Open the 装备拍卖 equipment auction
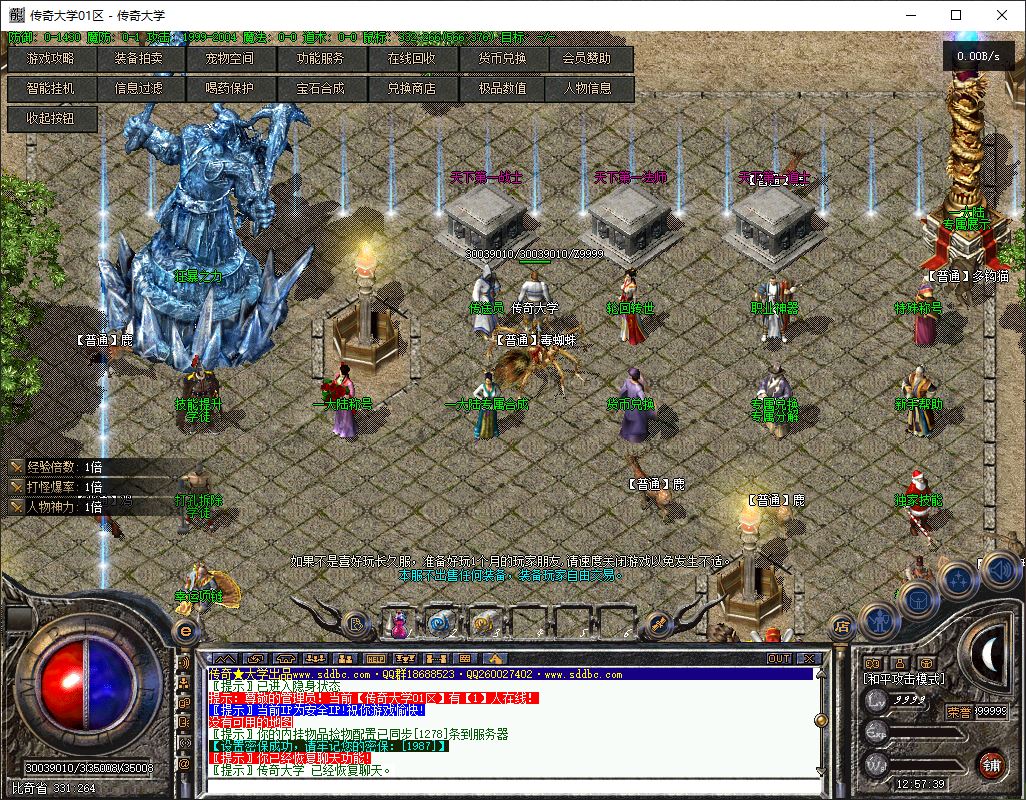Image resolution: width=1026 pixels, height=800 pixels. point(138,58)
